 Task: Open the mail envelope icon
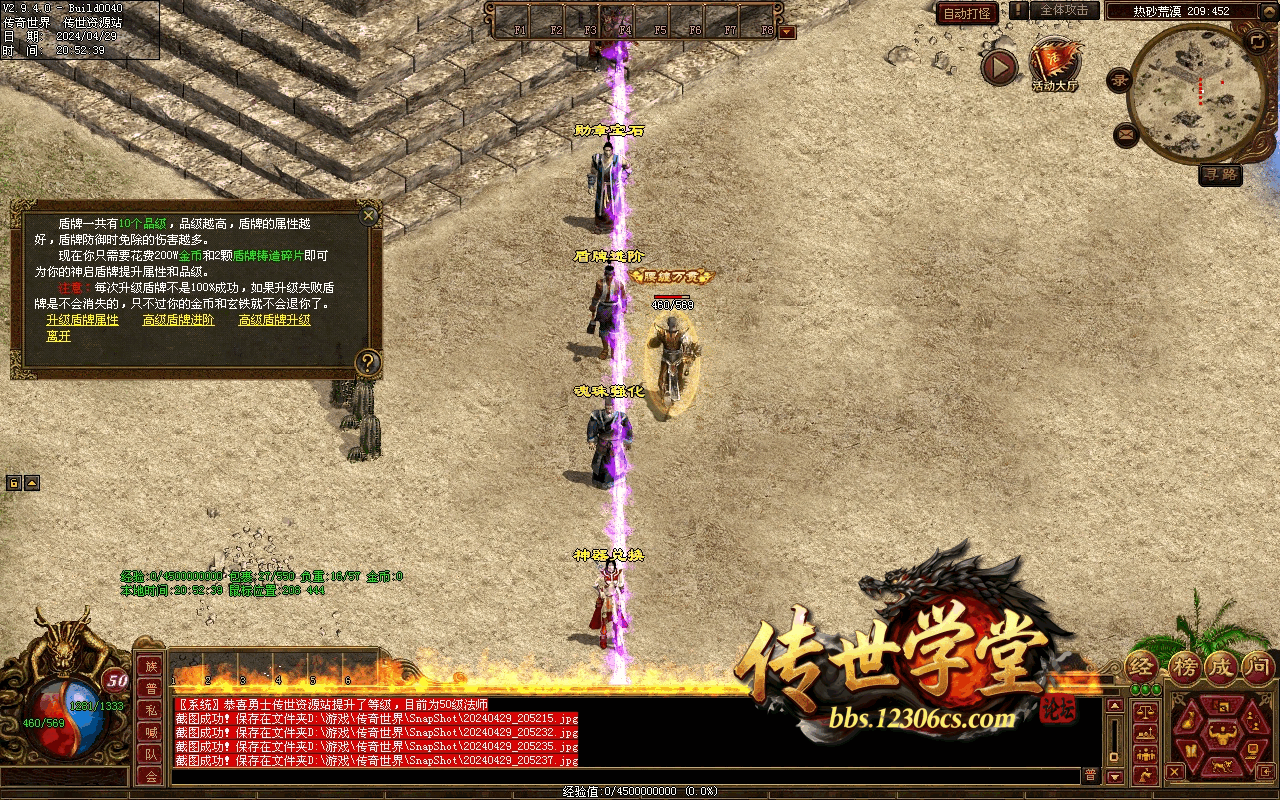click(1126, 133)
